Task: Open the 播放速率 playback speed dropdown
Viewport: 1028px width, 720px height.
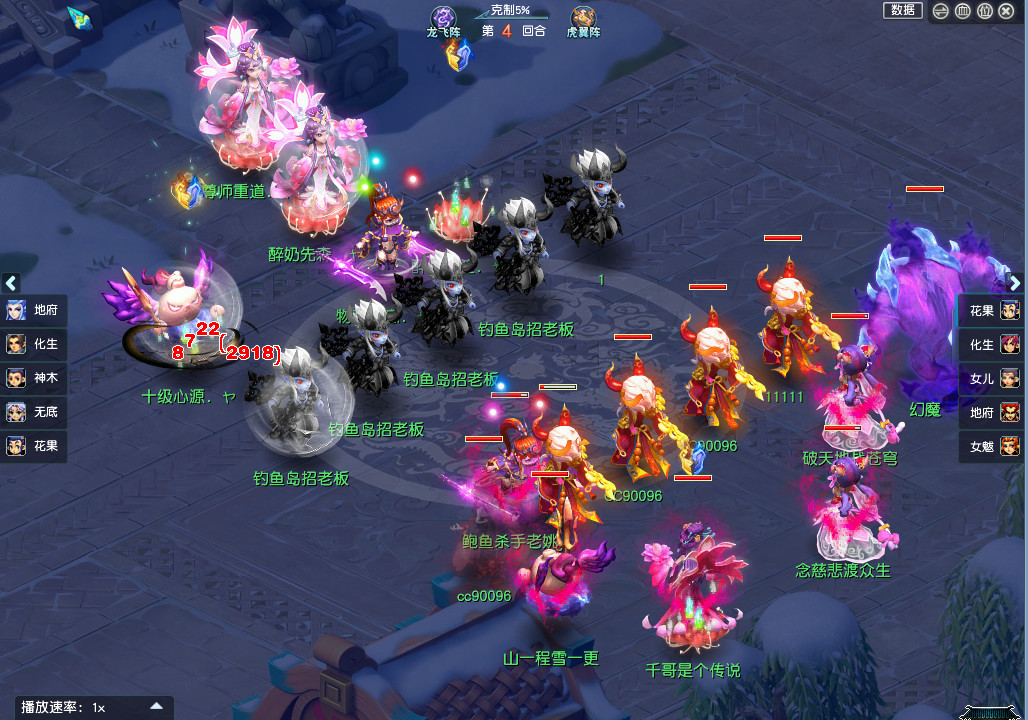Action: [156, 706]
